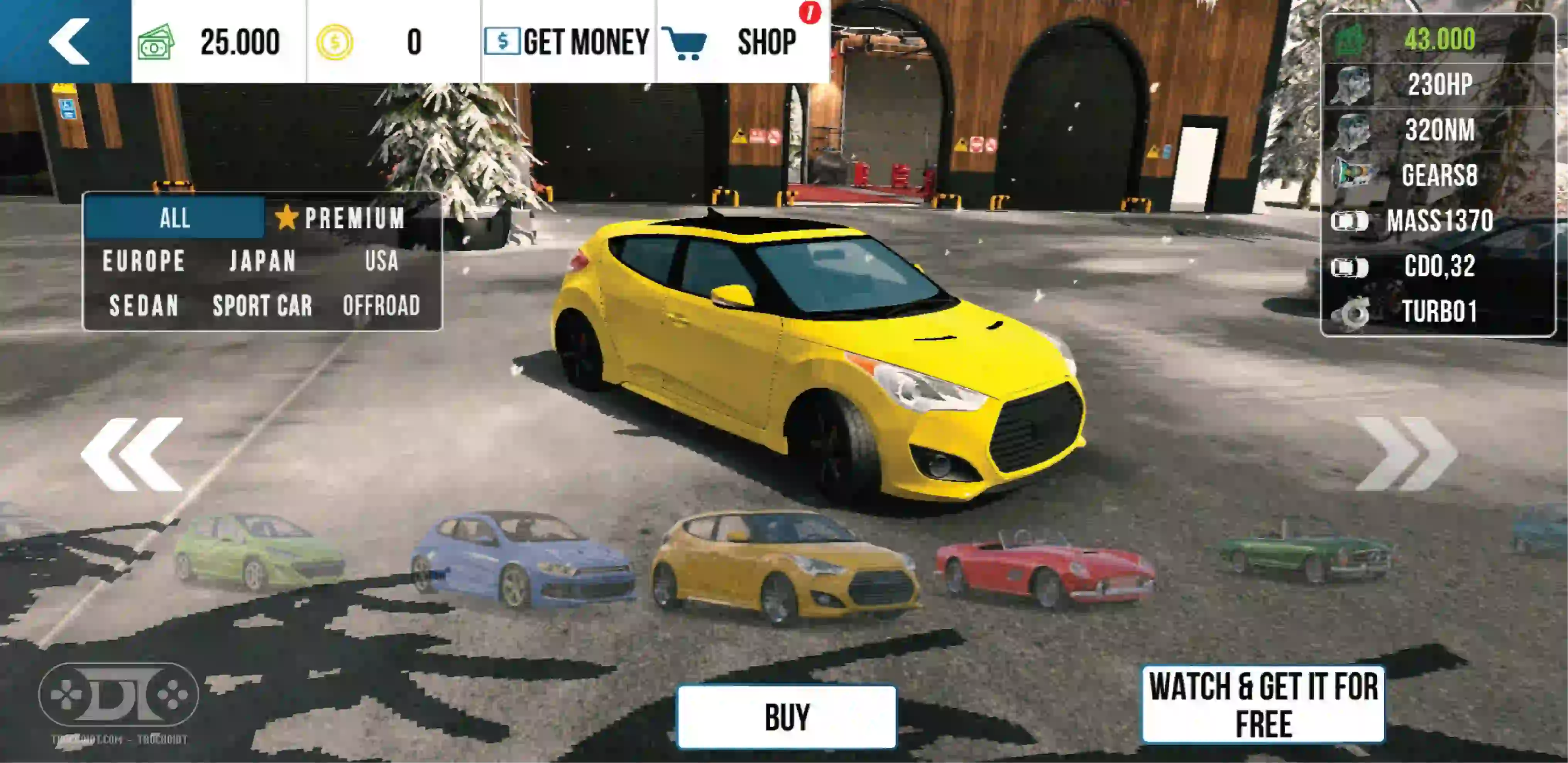Show the Offroad vehicles
This screenshot has height=763, width=1568.
point(382,306)
